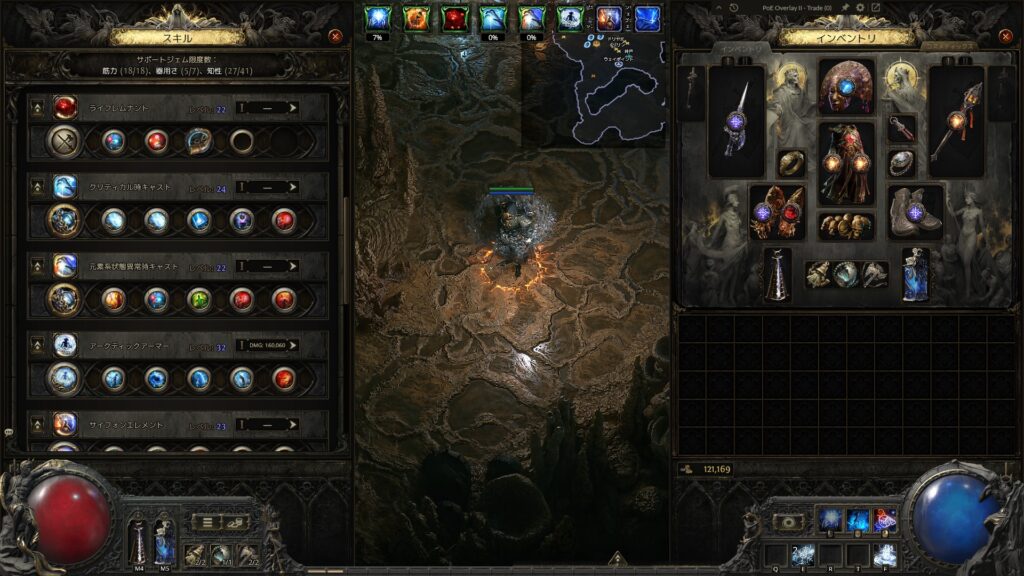Viewport: 1024px width, 576px height.
Task: Select the equipped dagger weapon slot
Action: [x=736, y=120]
